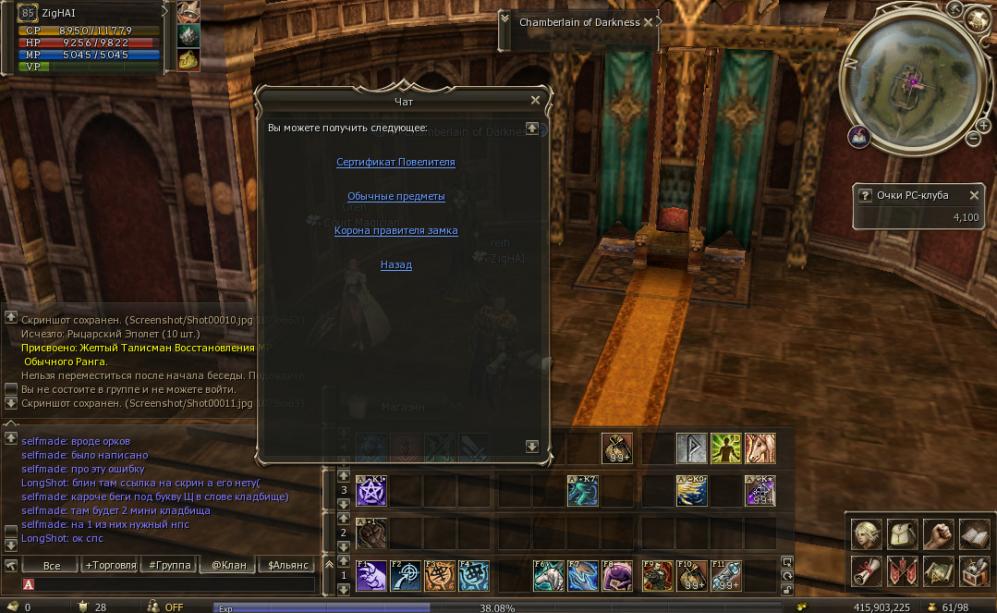Choose 'Корона правителя замка' reward link
This screenshot has width=997, height=613.
pyautogui.click(x=396, y=230)
